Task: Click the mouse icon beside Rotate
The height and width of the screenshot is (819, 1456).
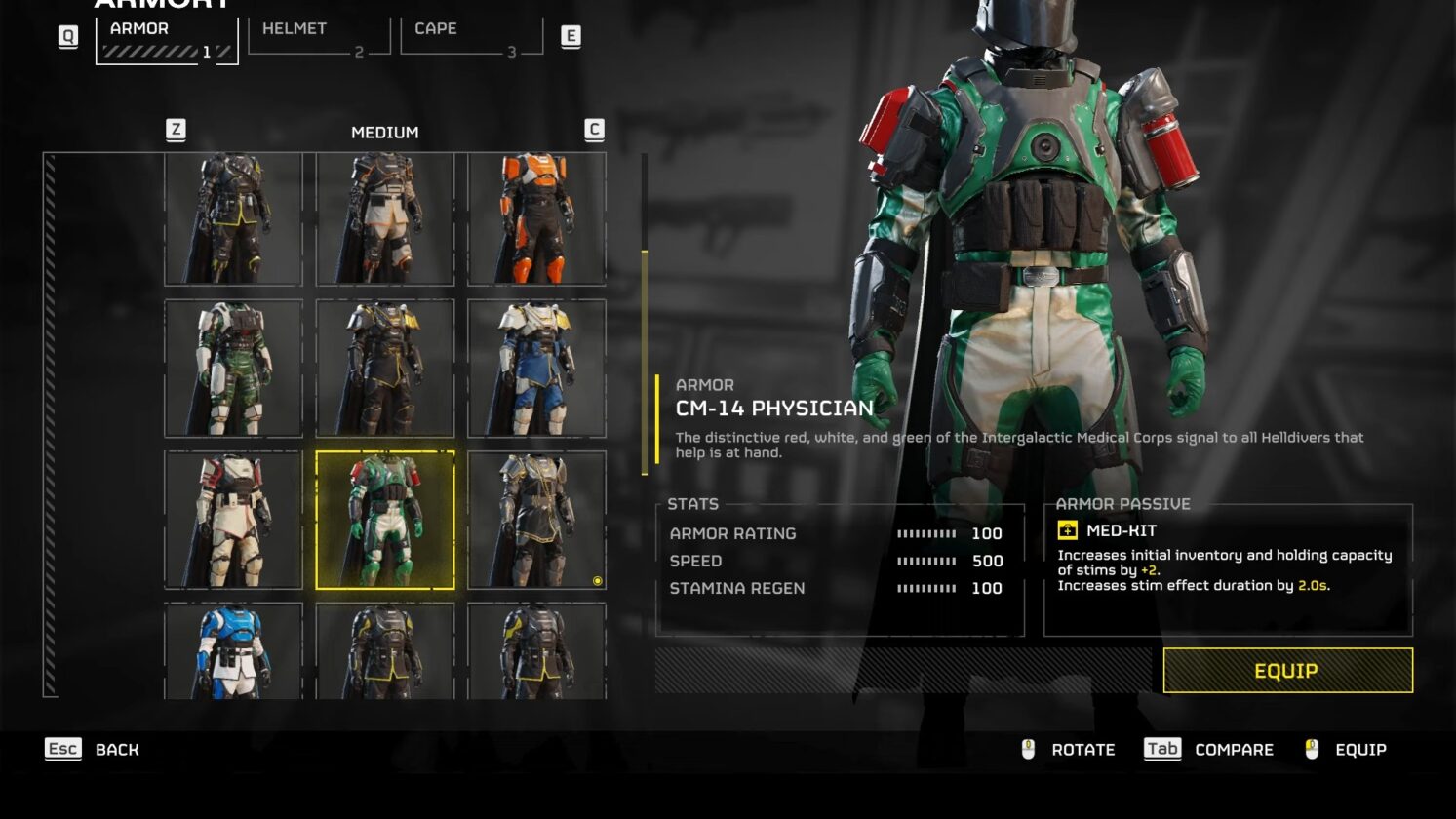Action: point(1029,749)
